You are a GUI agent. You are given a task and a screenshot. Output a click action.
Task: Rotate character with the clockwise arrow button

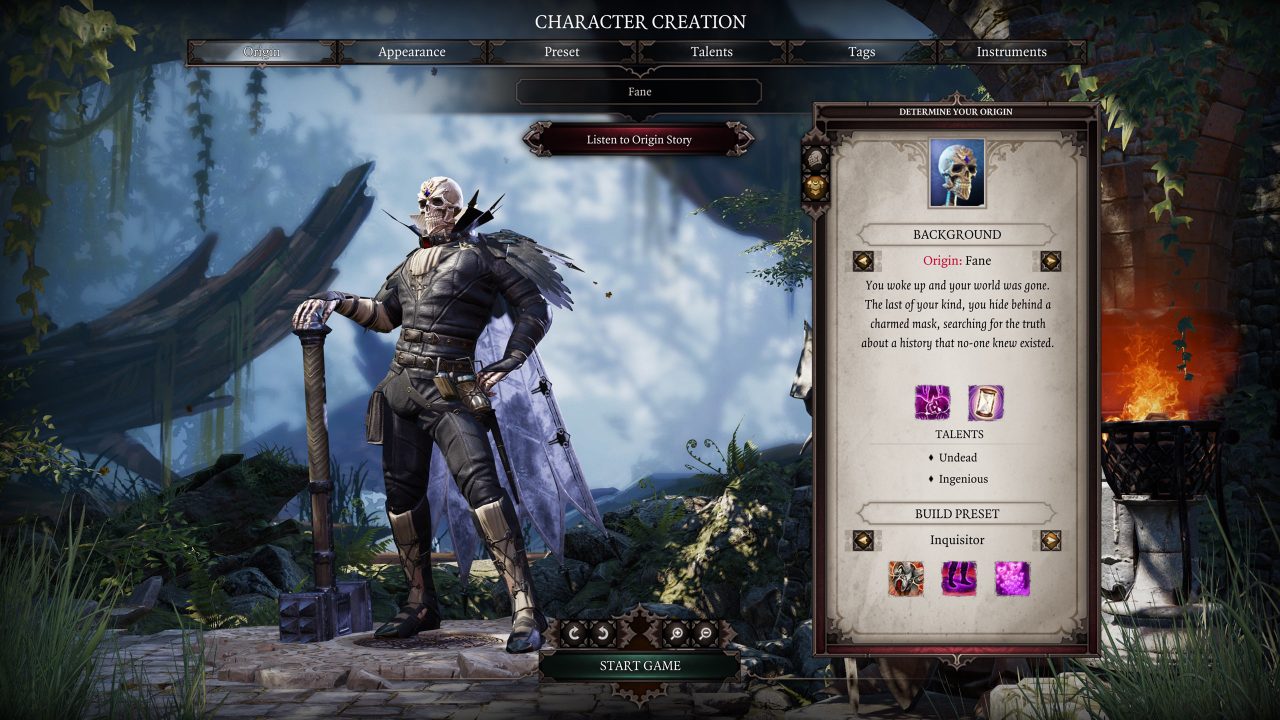point(574,632)
